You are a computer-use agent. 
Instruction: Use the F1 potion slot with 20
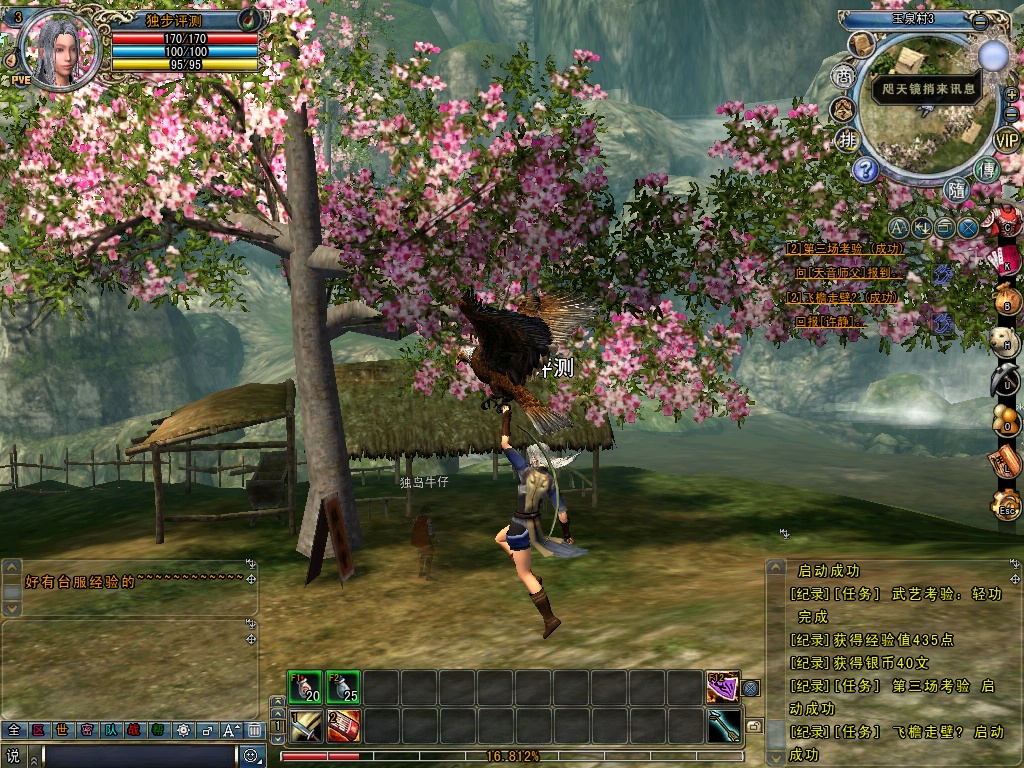306,688
